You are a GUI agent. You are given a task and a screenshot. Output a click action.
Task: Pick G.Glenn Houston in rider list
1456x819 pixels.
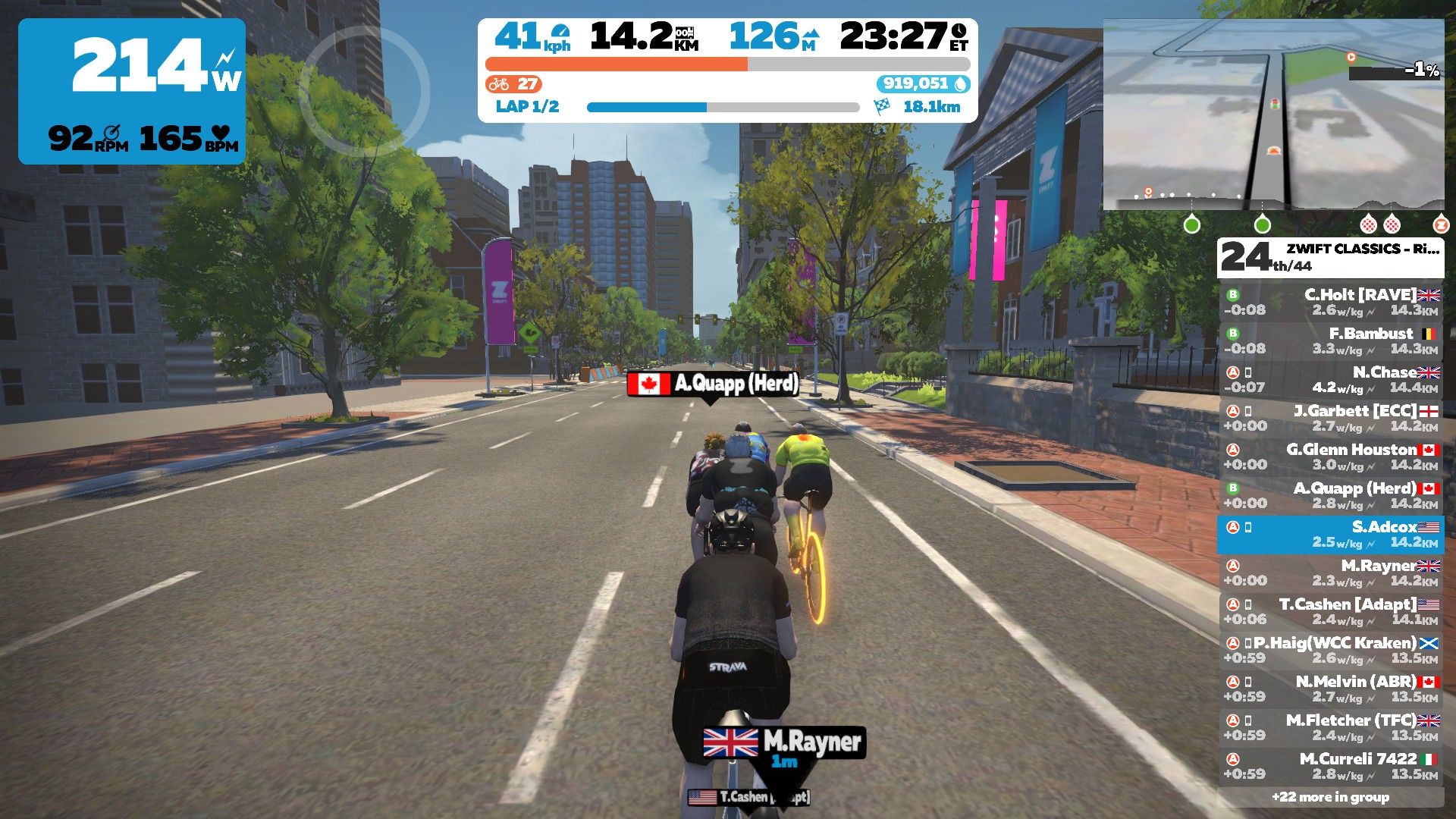tap(1331, 457)
